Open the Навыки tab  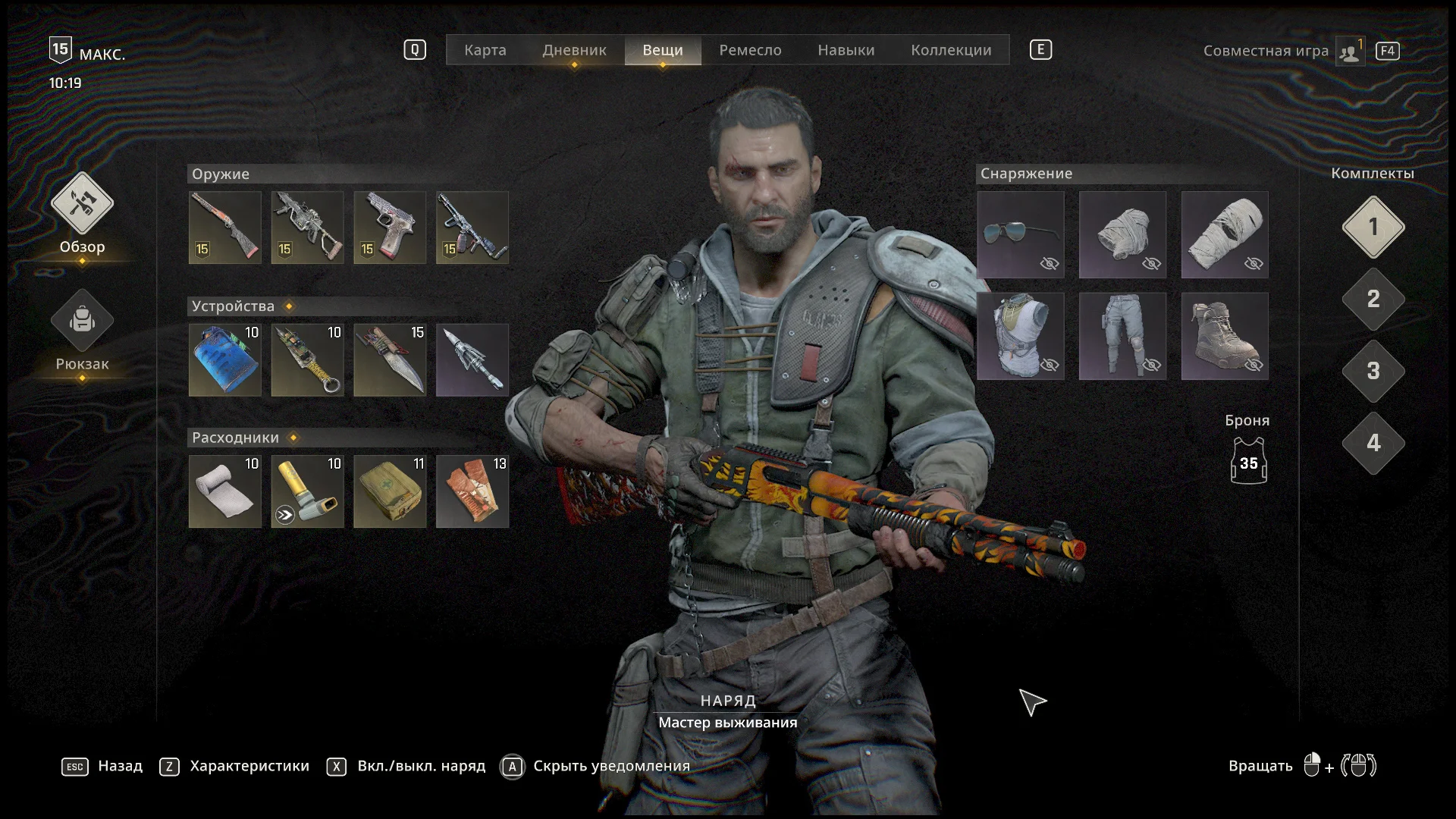(845, 50)
